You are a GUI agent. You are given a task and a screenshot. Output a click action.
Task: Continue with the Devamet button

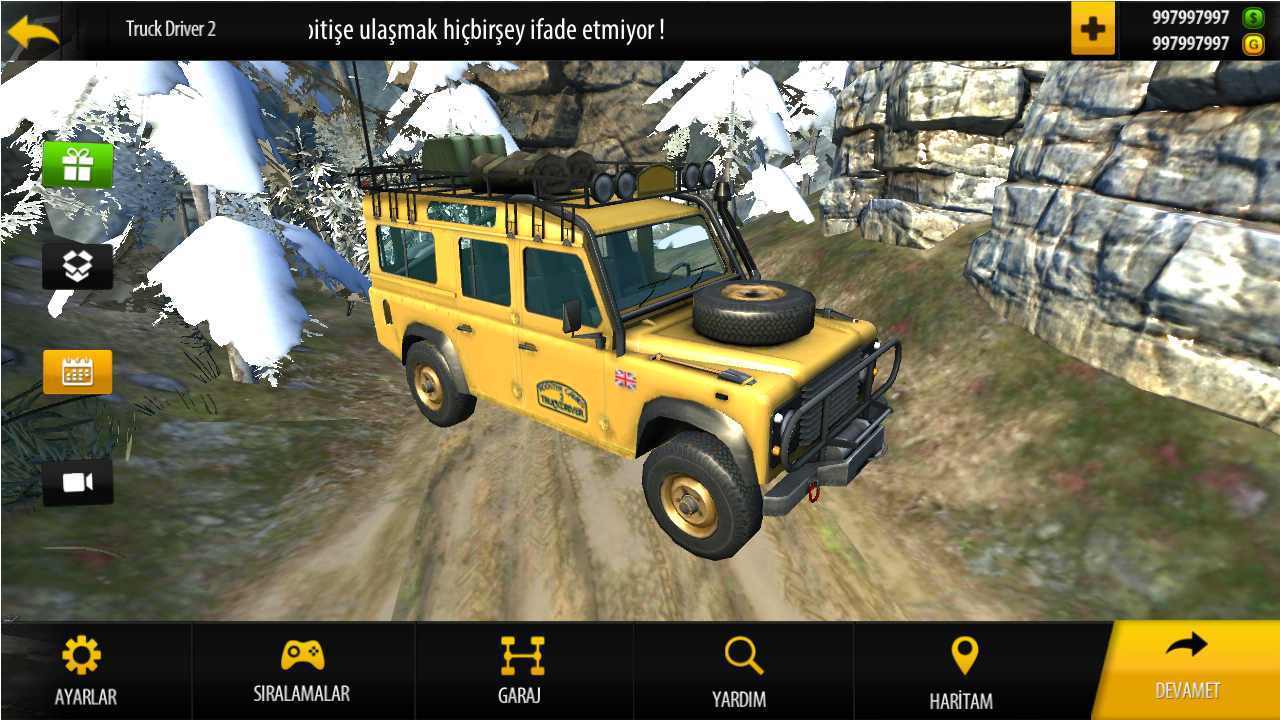pyautogui.click(x=1187, y=668)
